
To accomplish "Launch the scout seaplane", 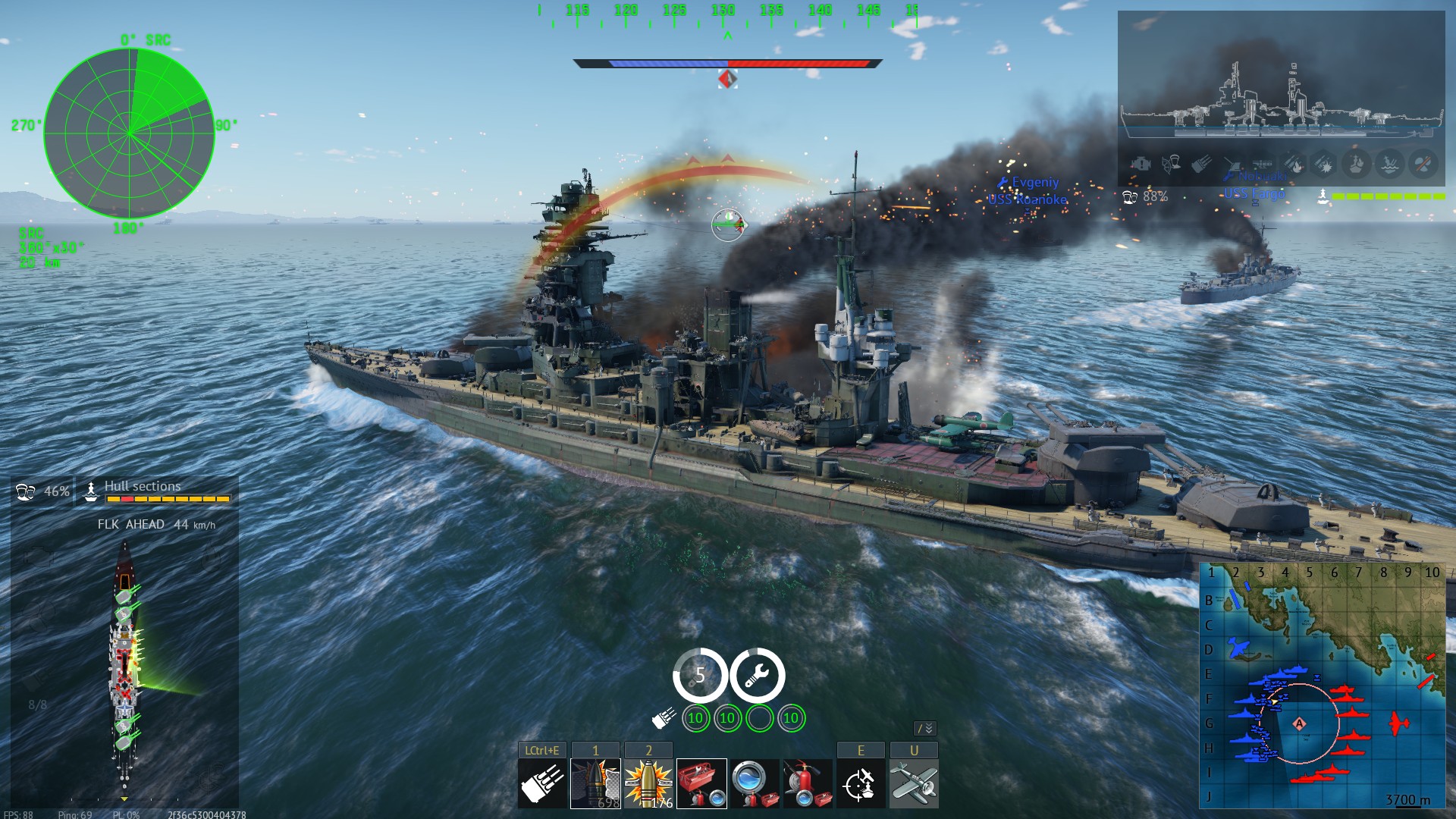I will point(914,783).
